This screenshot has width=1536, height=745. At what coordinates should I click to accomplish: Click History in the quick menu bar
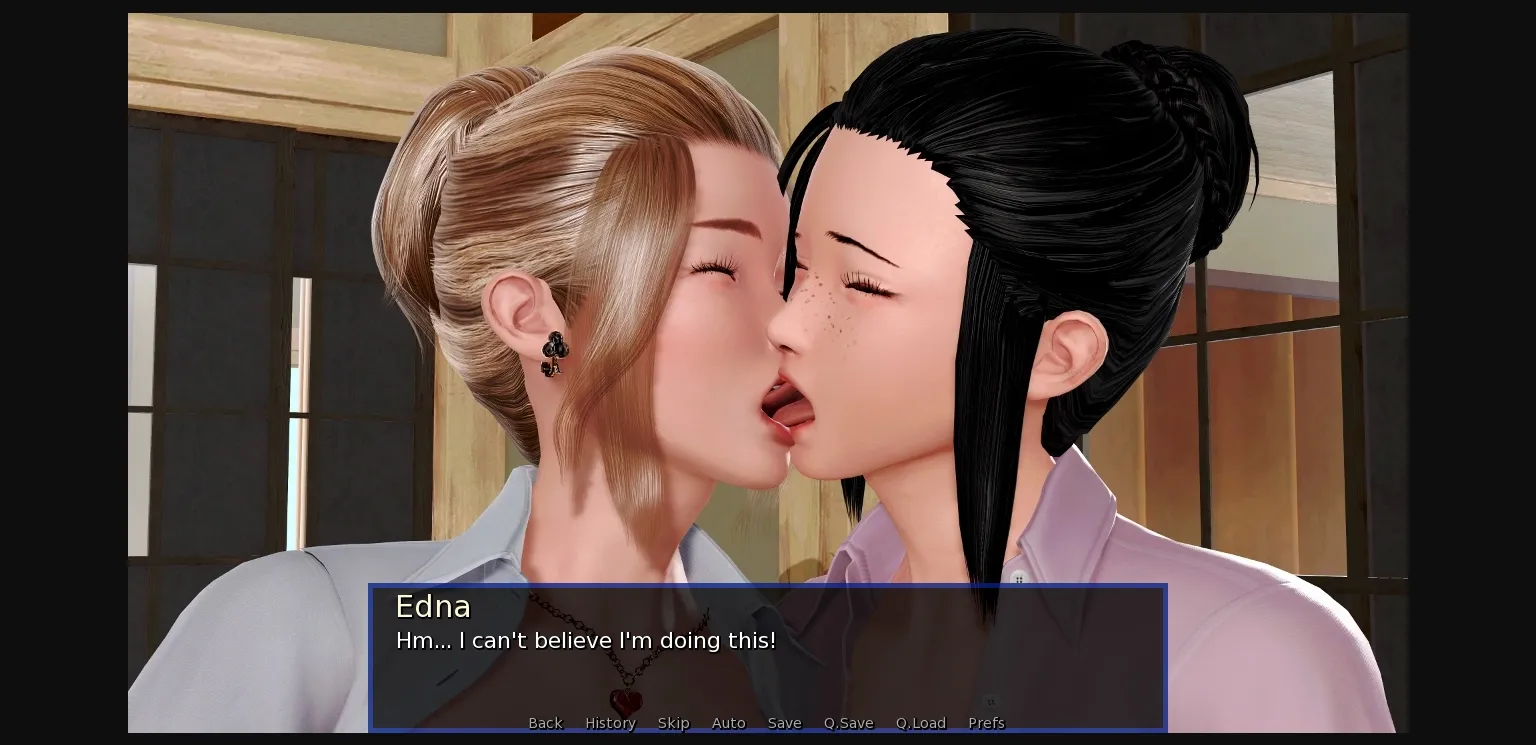[610, 723]
